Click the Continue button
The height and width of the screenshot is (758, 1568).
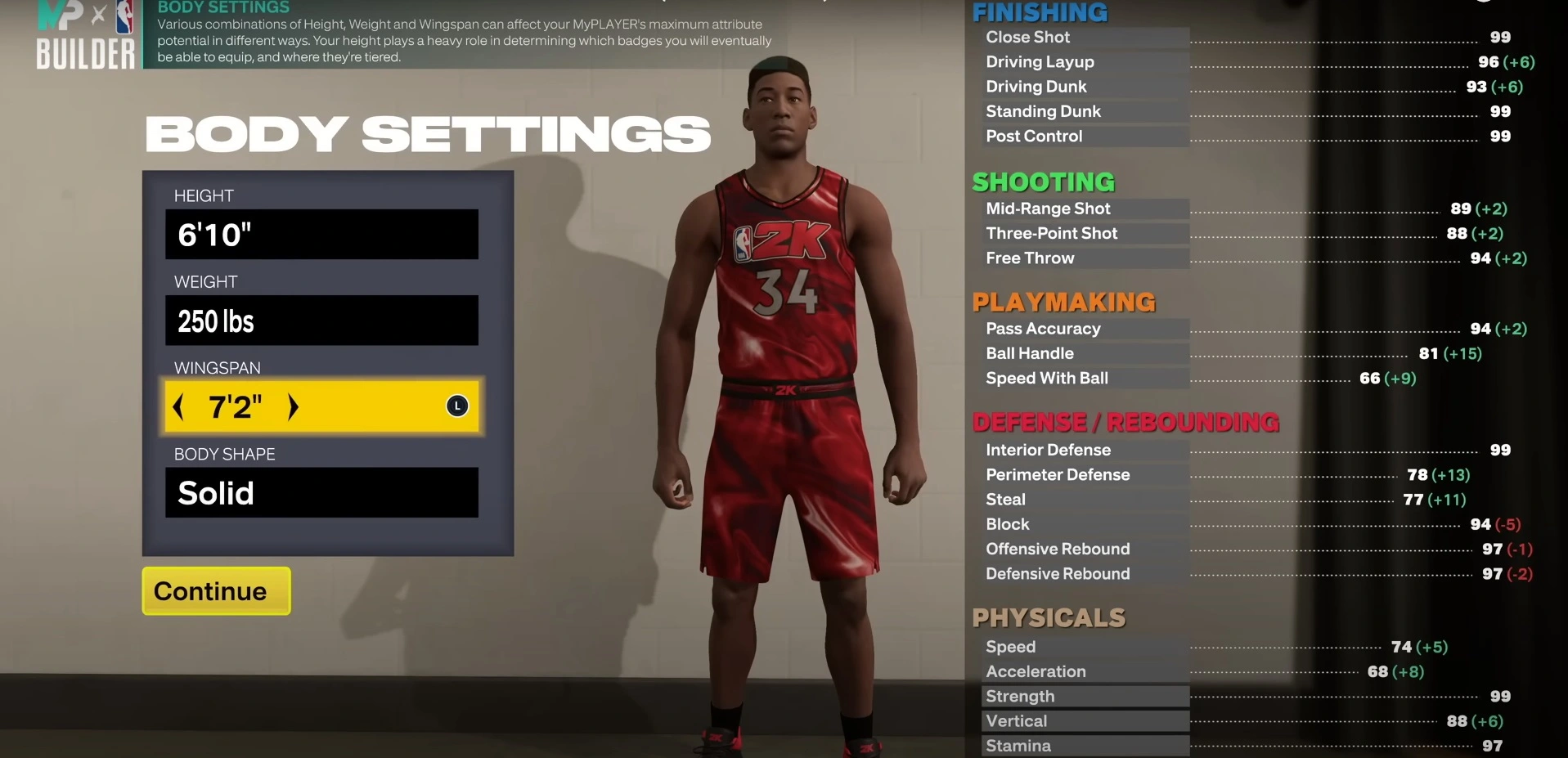[216, 590]
